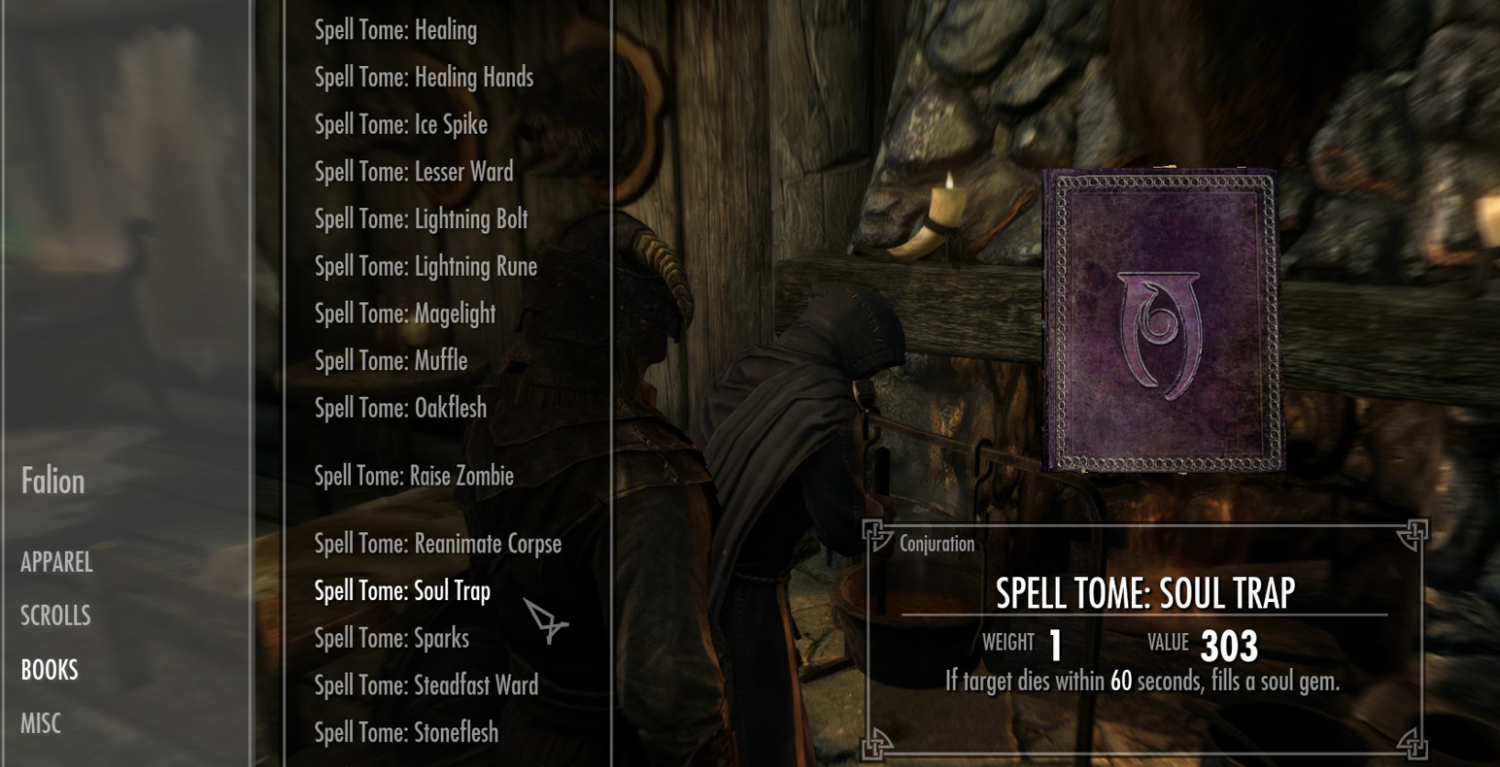Choose Spell Tome: Healing Hands
Viewport: 1500px width, 767px height.
424,78
